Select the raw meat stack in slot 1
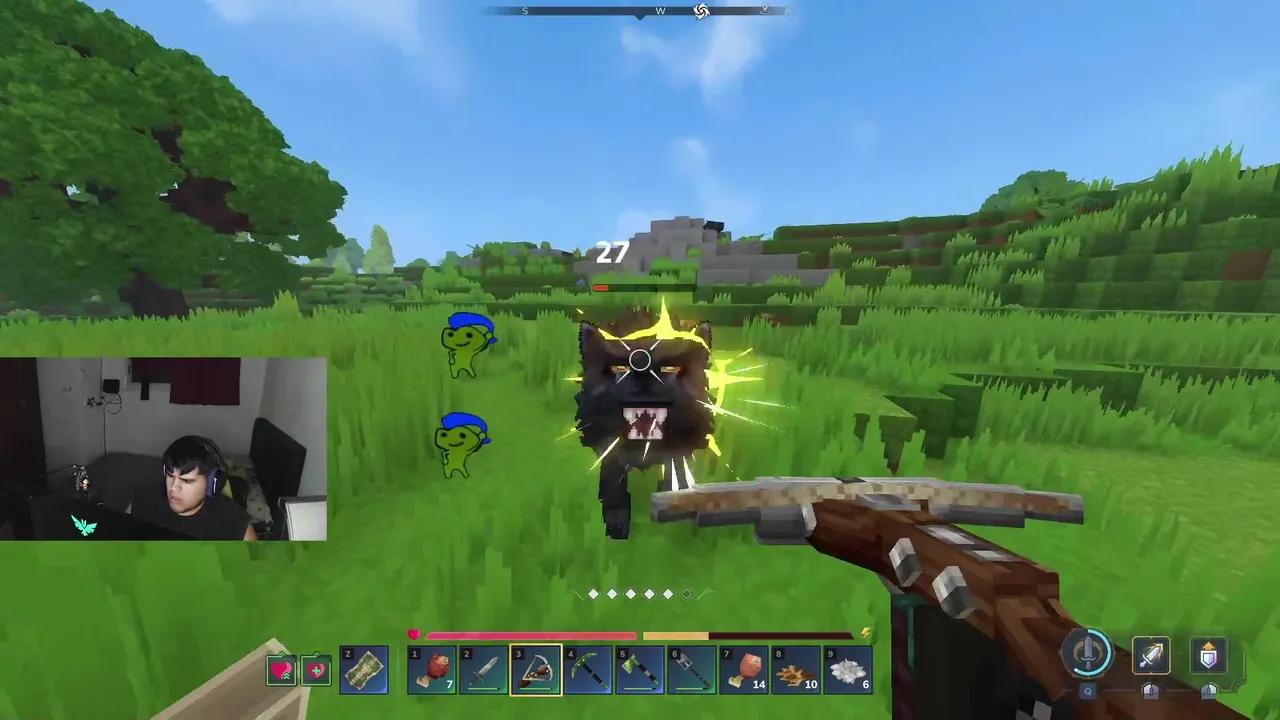The width and height of the screenshot is (1280, 720). pyautogui.click(x=432, y=670)
